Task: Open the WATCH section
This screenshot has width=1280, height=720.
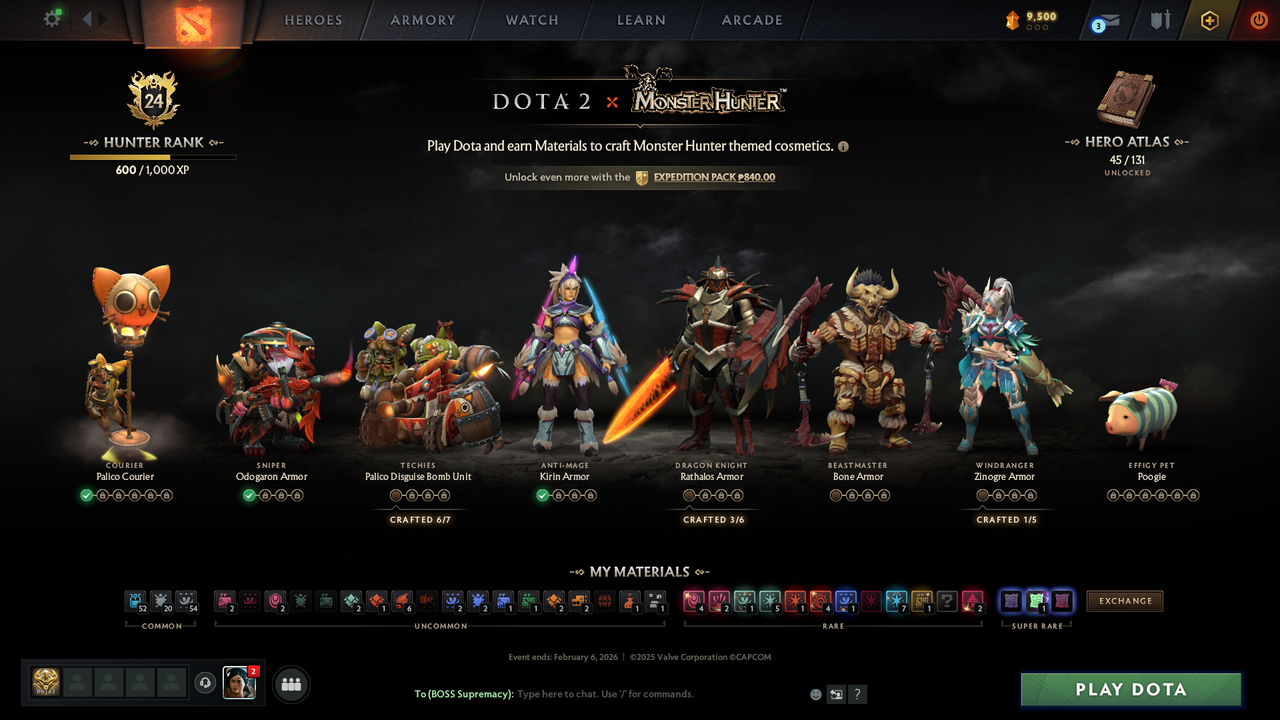Action: click(531, 19)
